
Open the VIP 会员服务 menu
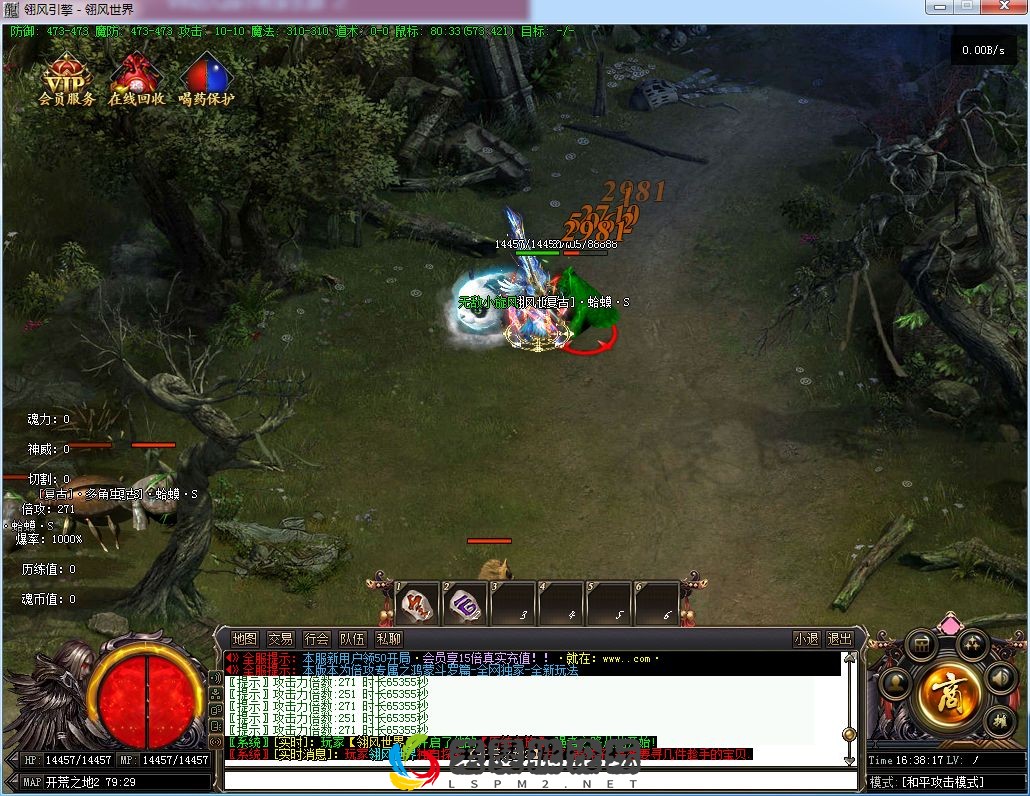click(67, 79)
